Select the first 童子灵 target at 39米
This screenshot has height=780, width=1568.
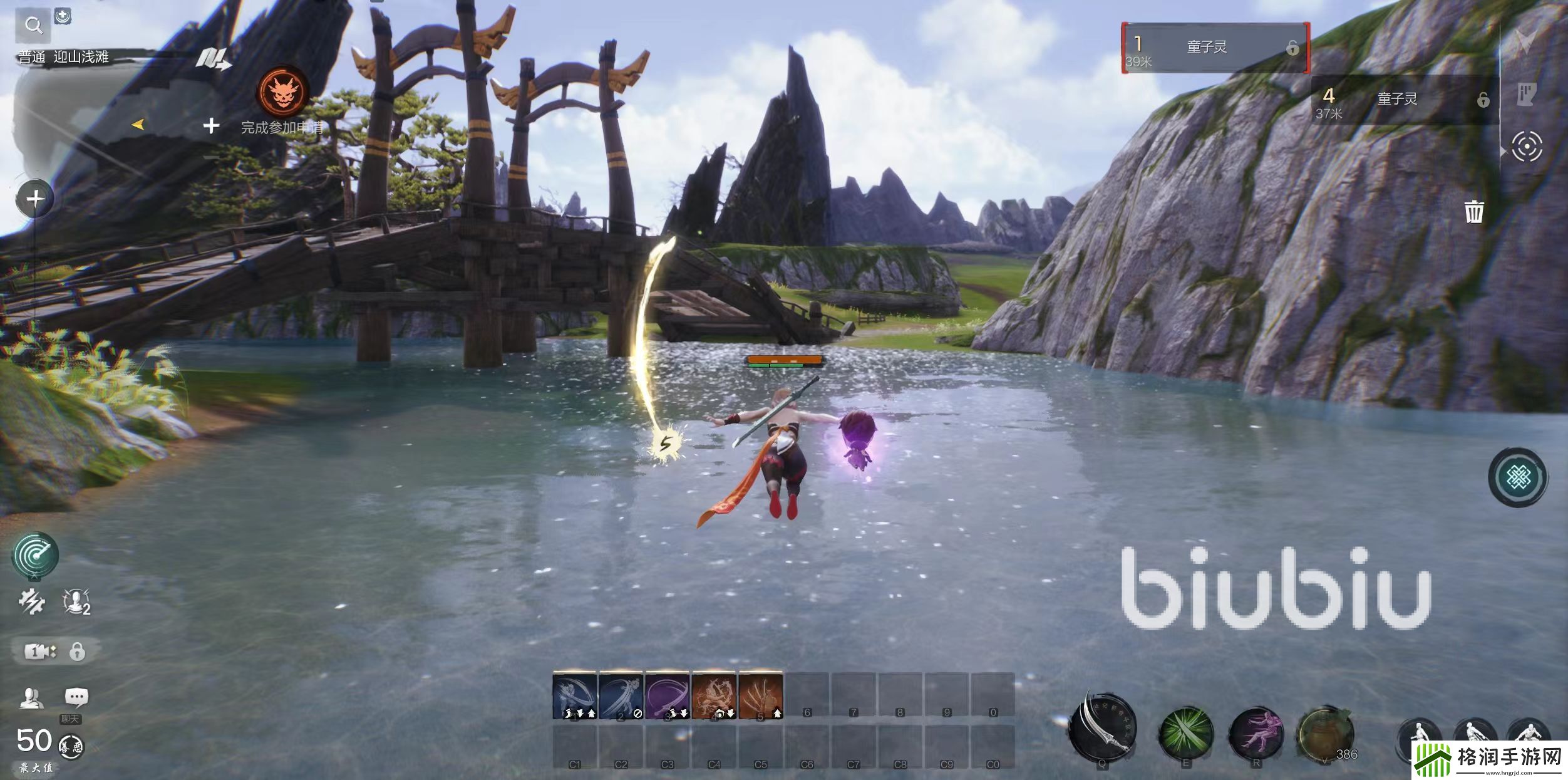[1215, 48]
